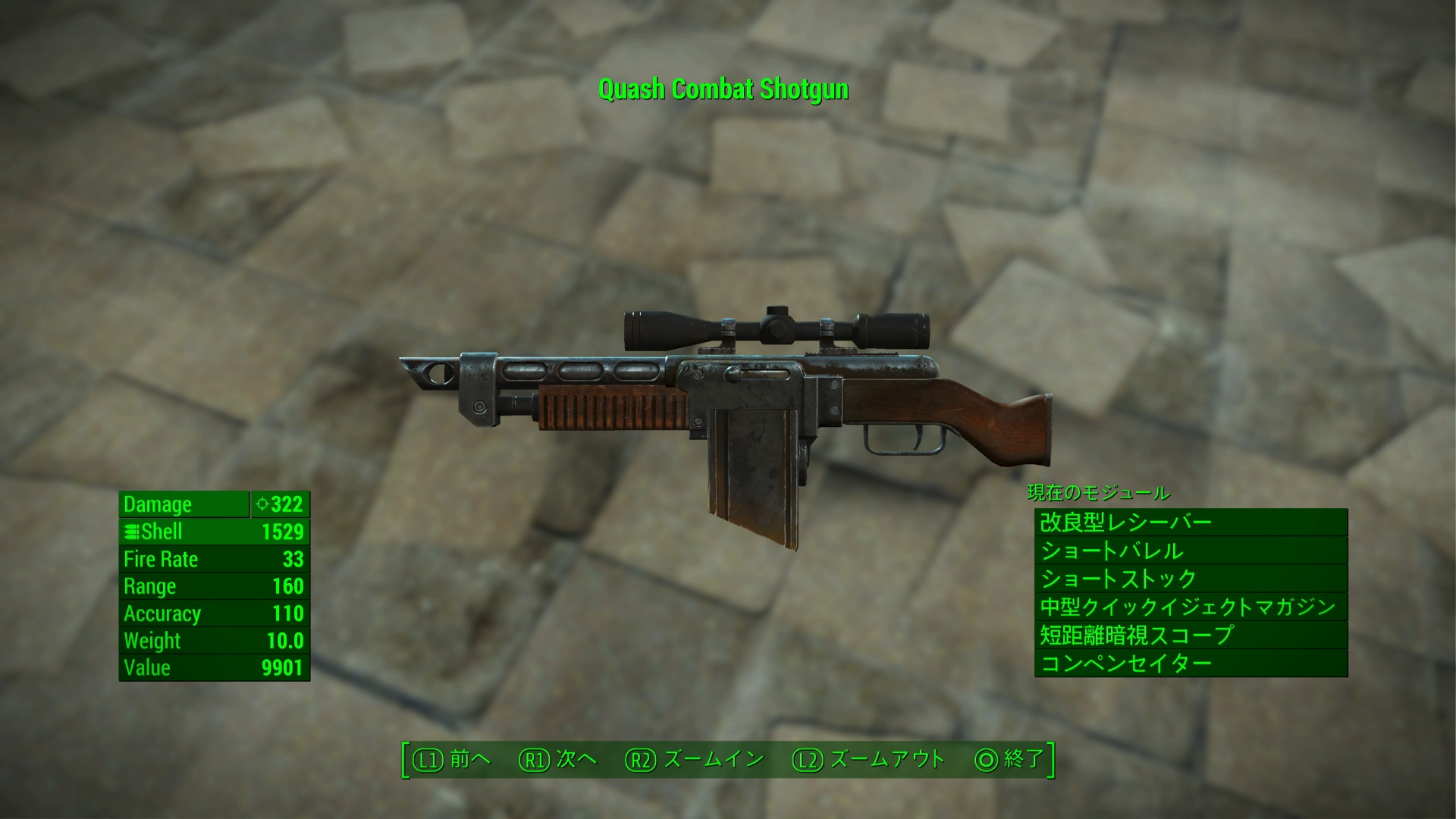Select the コンペンセイター module entry
Viewport: 1456px width, 819px height.
point(1191,664)
